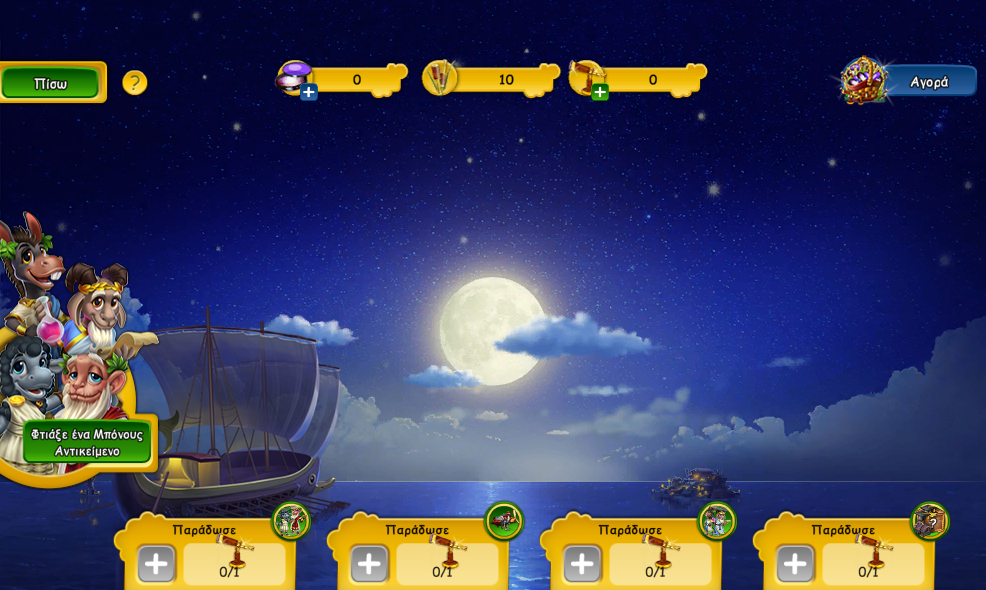Add more telescopes with the green plus
The width and height of the screenshot is (986, 590).
tap(600, 93)
